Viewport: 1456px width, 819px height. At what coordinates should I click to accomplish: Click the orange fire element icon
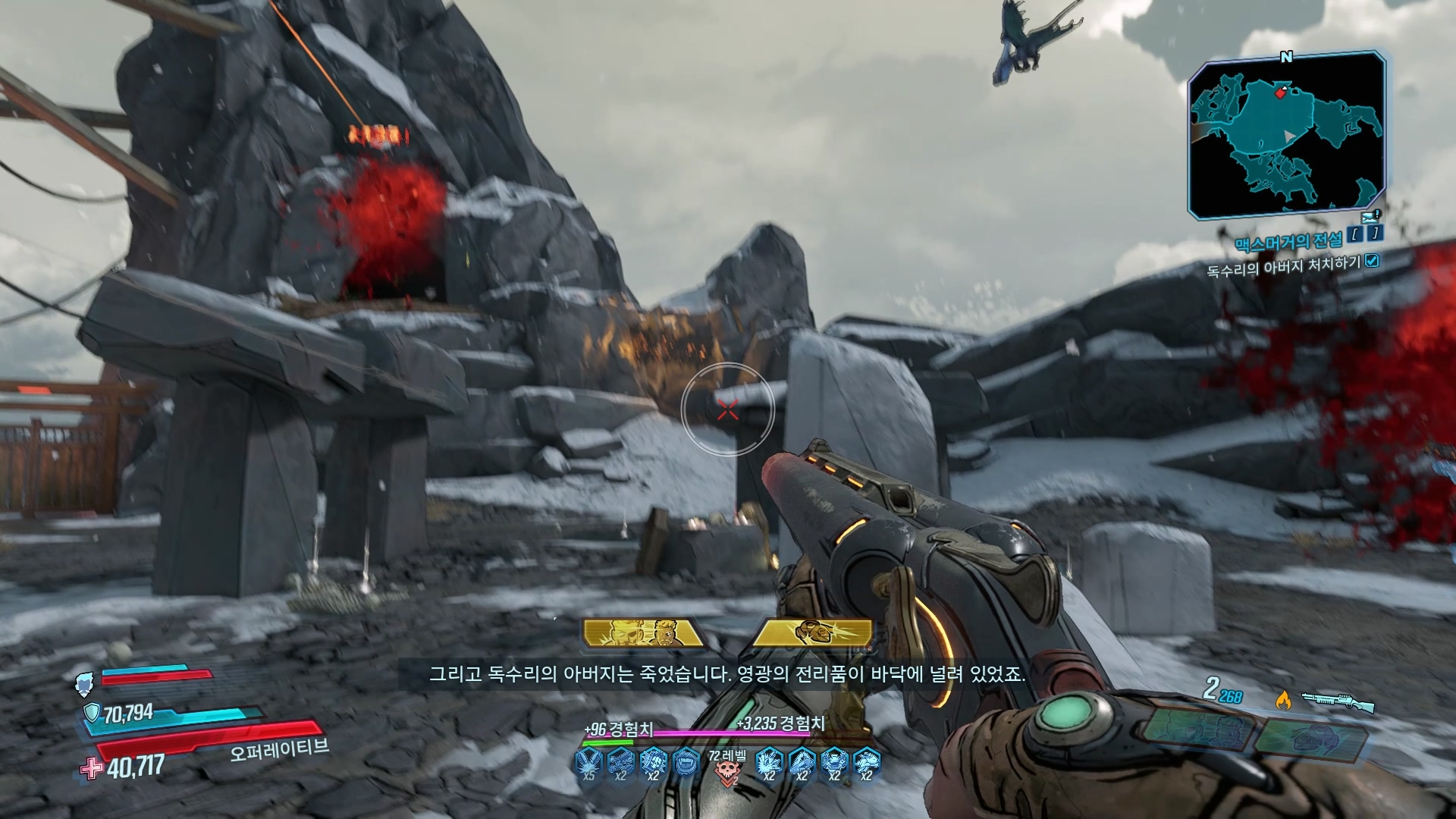[x=1283, y=699]
